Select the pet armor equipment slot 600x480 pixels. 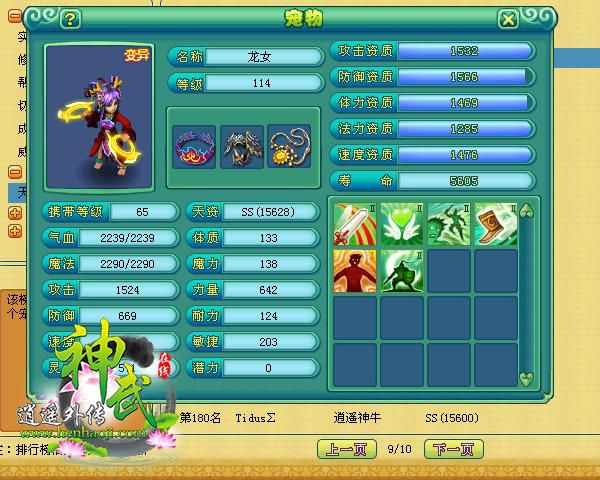point(242,146)
